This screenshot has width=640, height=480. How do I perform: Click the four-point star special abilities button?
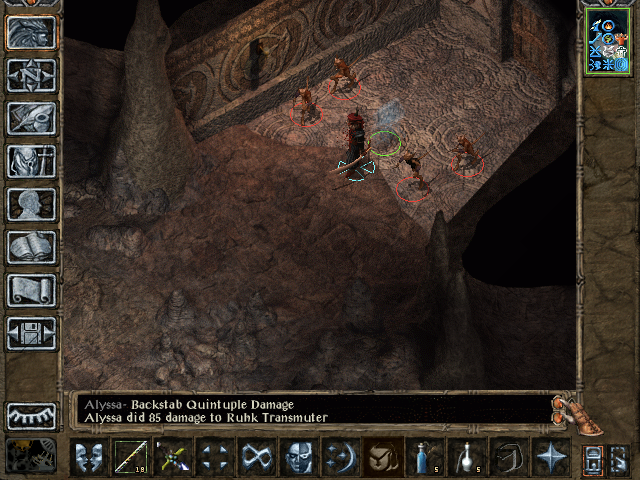(551, 457)
